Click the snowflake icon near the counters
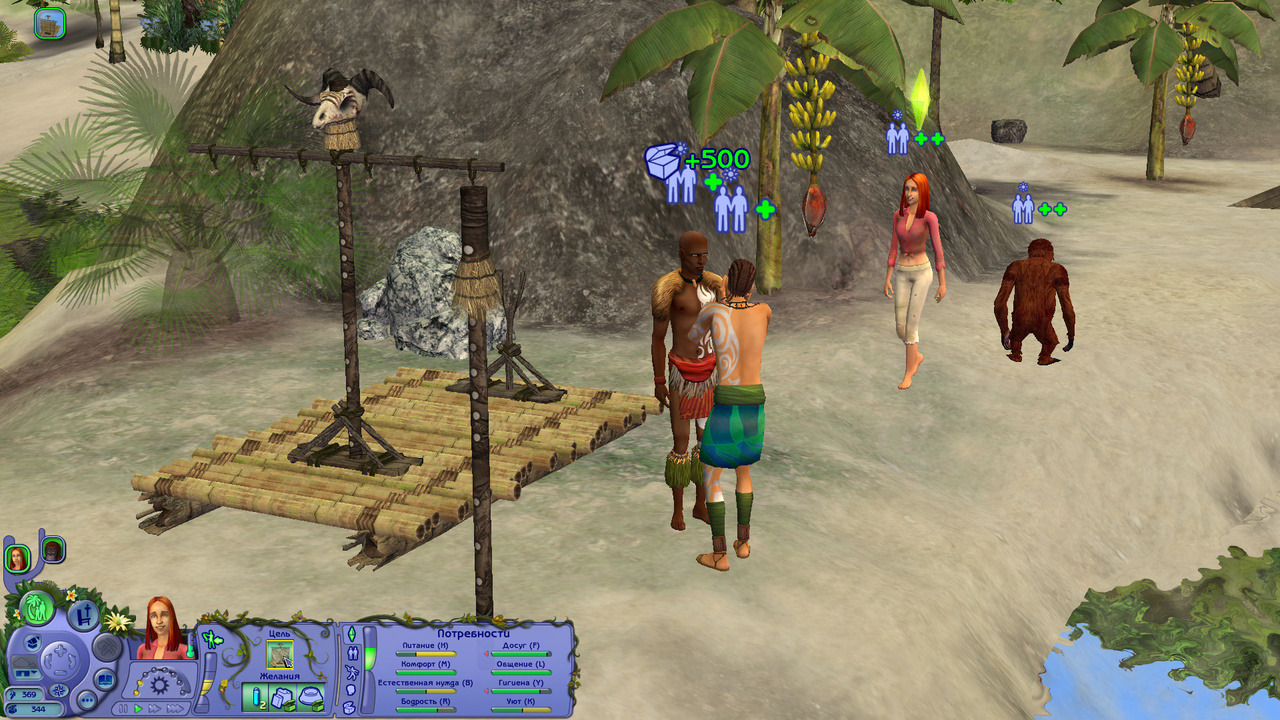This screenshot has height=720, width=1280. pos(58,692)
